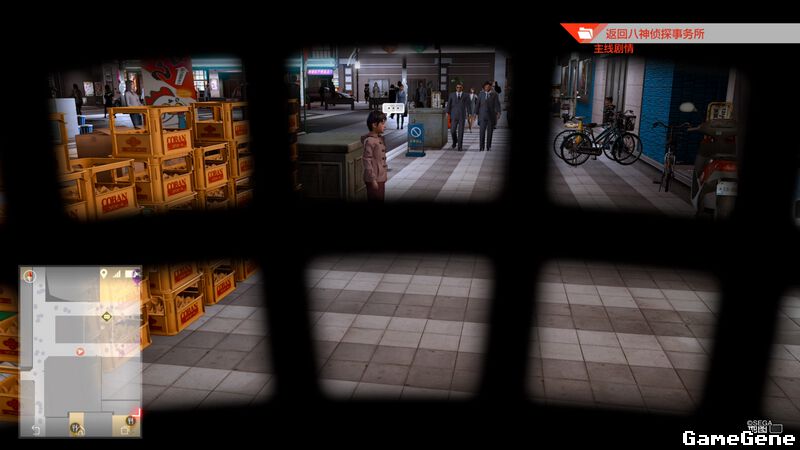Click the orange player arrow on the minimap
800x450 pixels.
[x=81, y=351]
